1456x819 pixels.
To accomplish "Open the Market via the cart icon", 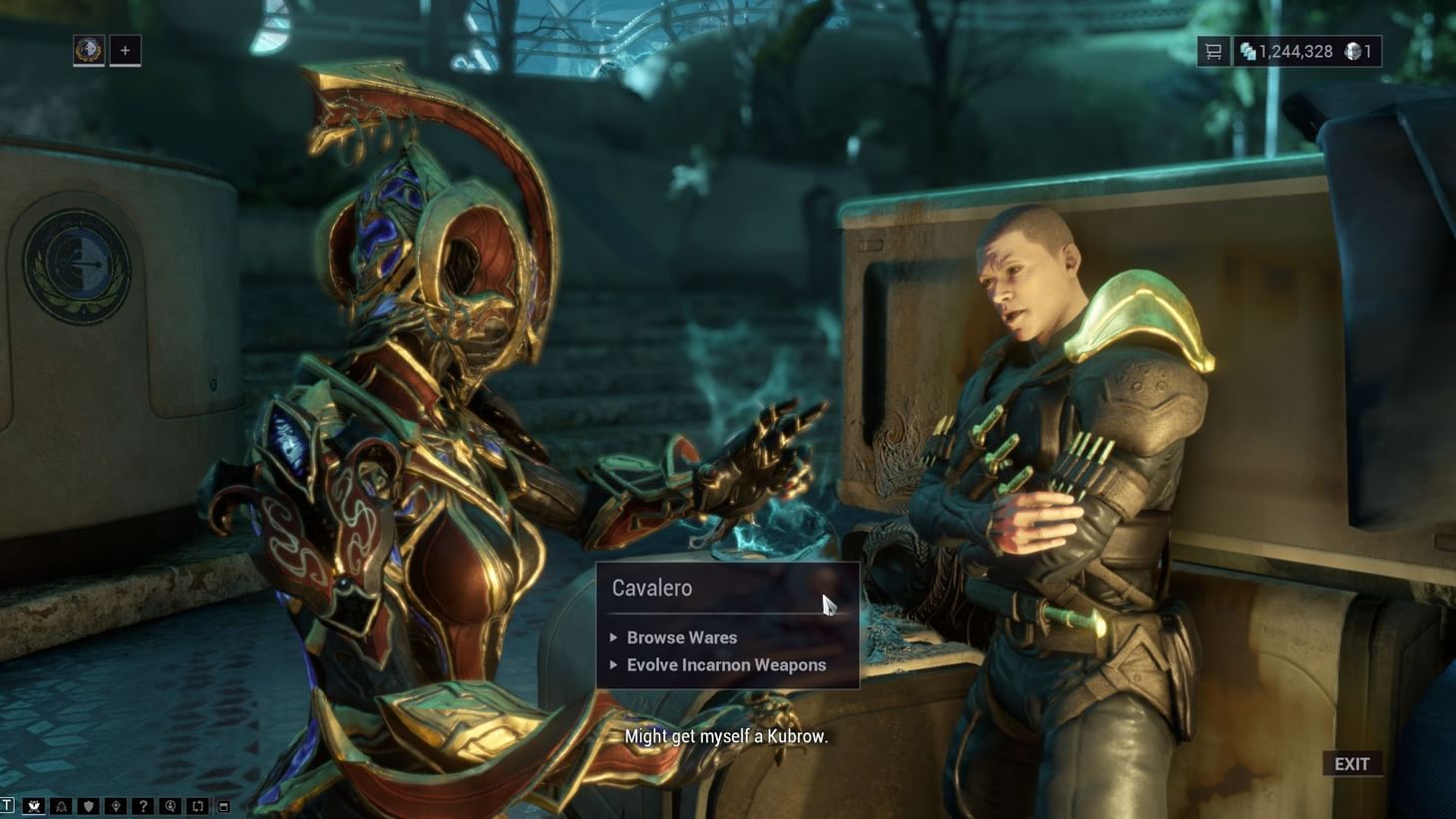I will point(1214,50).
